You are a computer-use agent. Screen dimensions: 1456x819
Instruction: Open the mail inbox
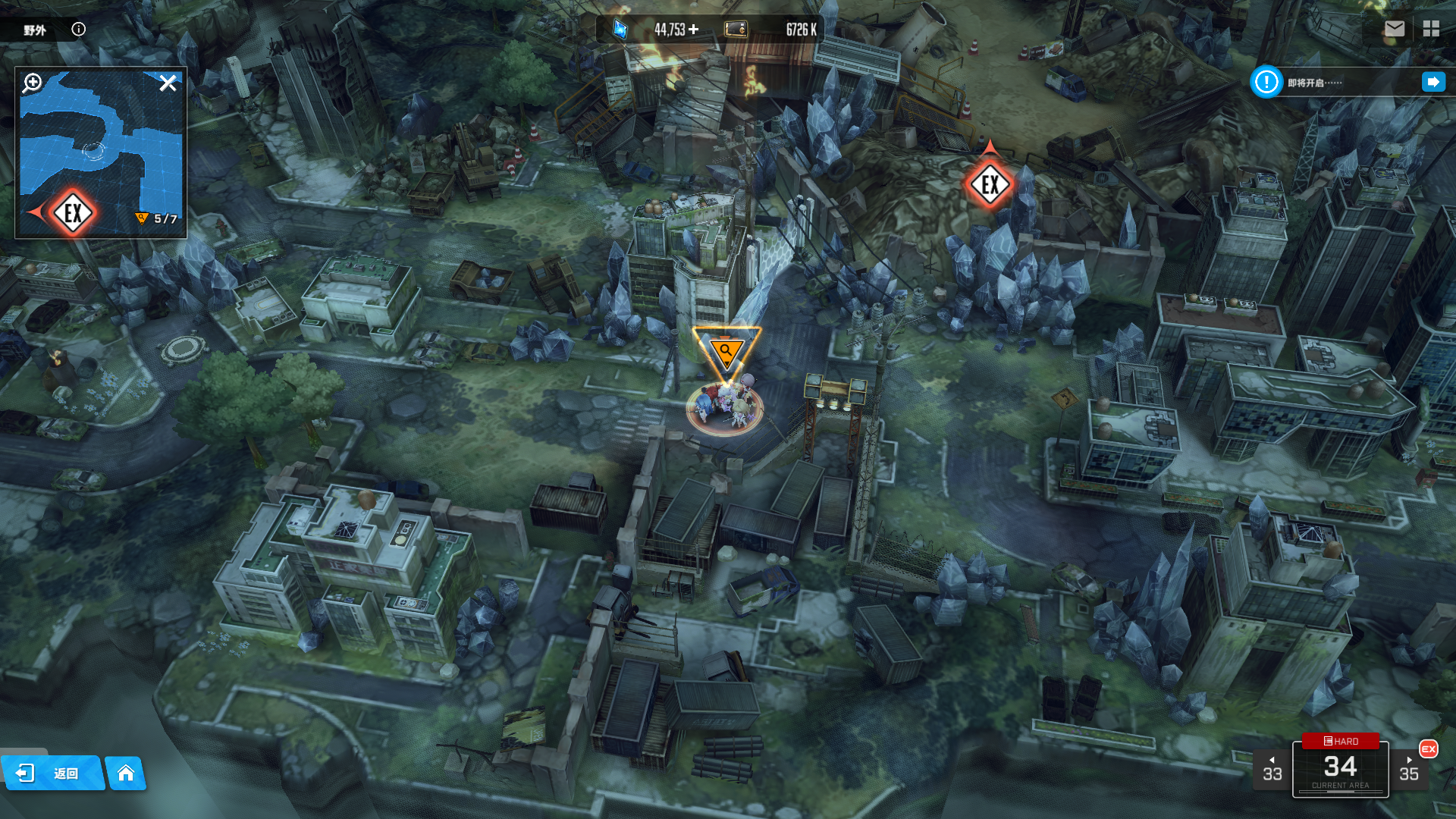[x=1394, y=29]
